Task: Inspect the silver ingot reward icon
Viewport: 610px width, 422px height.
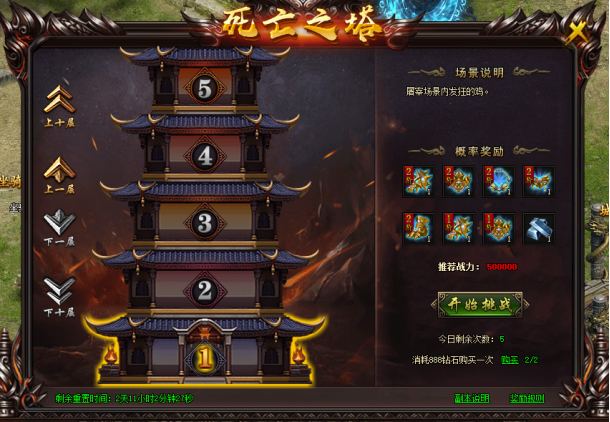Action: click(x=538, y=228)
